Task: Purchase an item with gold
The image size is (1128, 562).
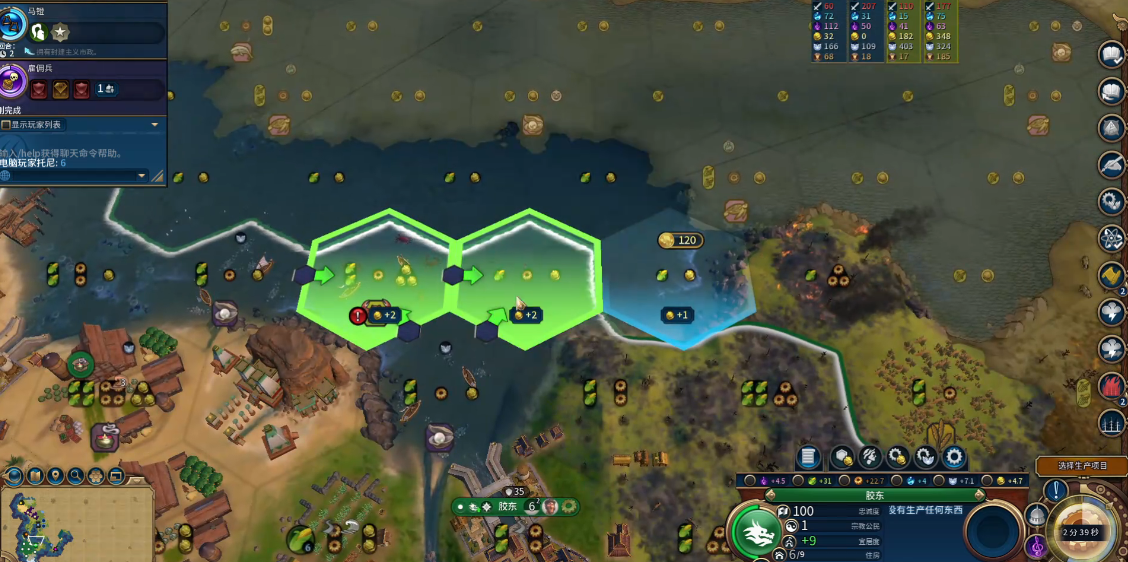Action: pos(898,457)
